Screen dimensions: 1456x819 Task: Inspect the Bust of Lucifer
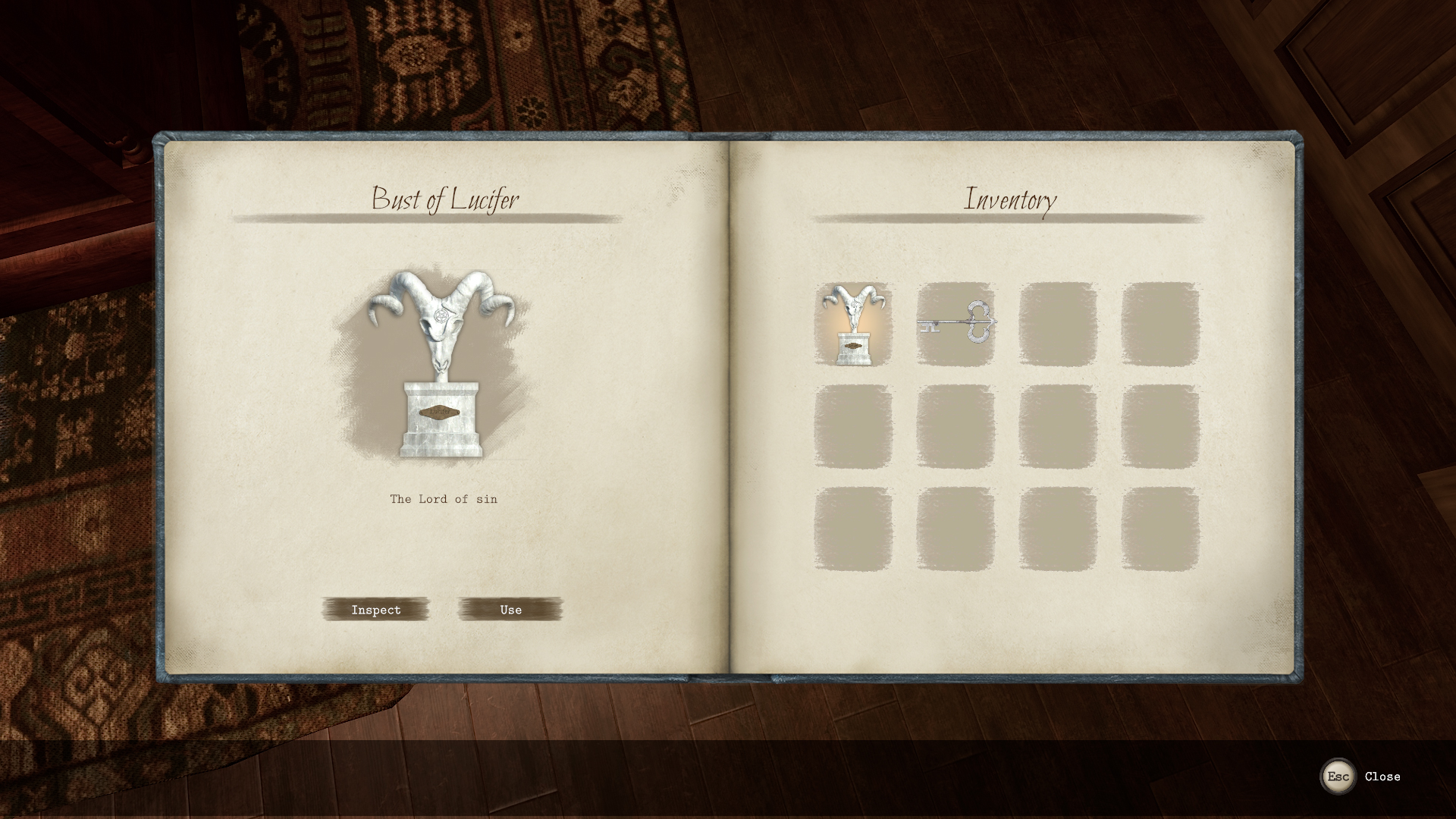(376, 610)
